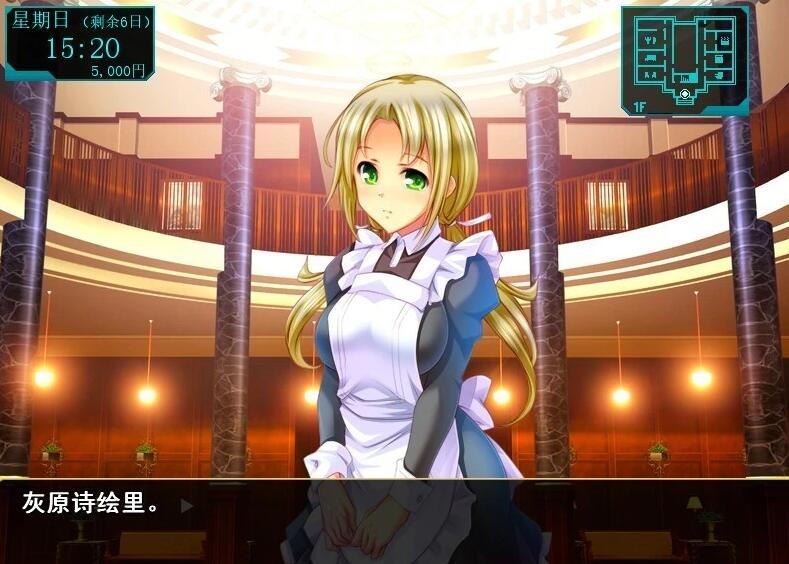Select the staircase icon on the minimap

[x=684, y=78]
